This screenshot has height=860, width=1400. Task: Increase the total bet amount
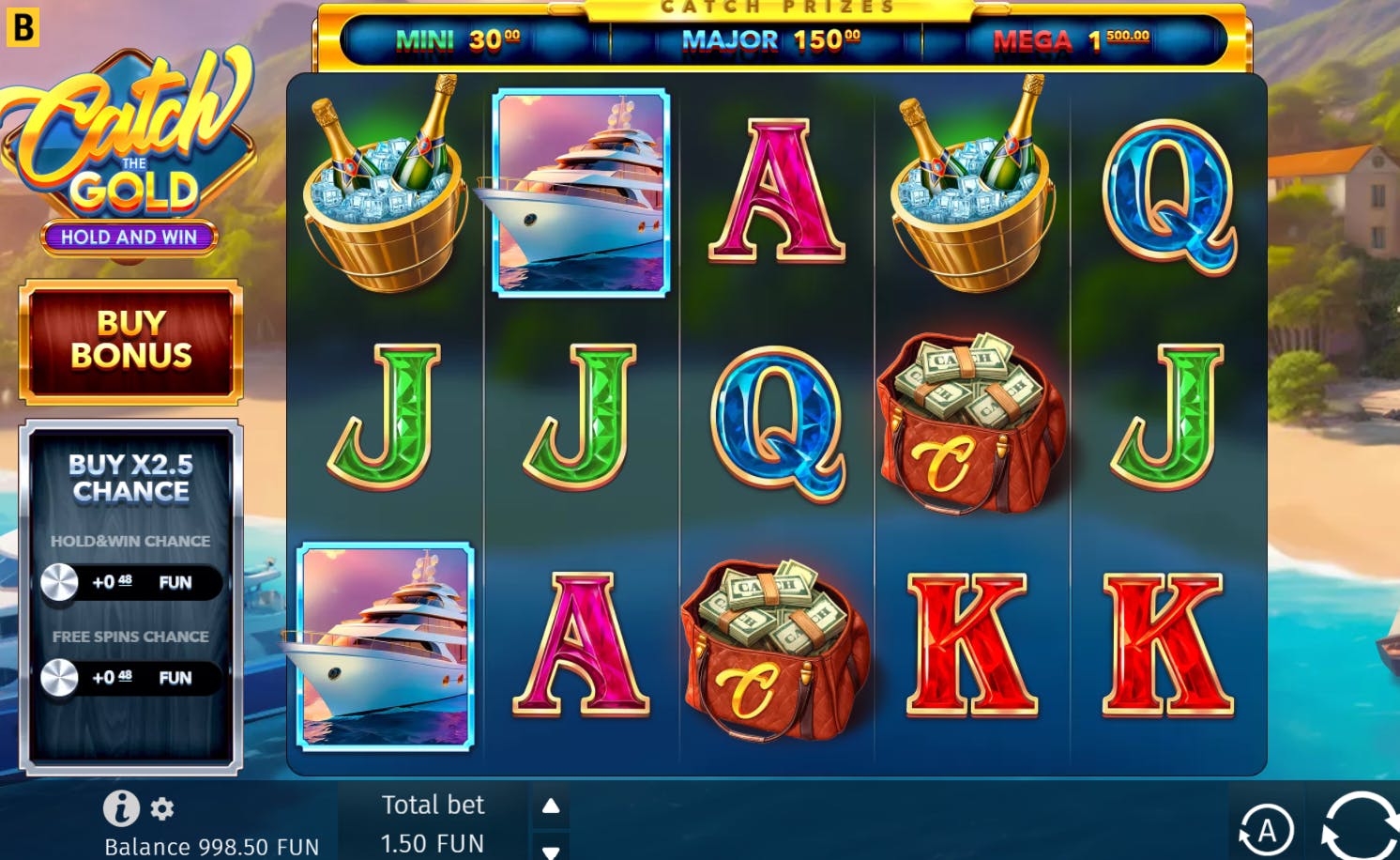pos(551,806)
